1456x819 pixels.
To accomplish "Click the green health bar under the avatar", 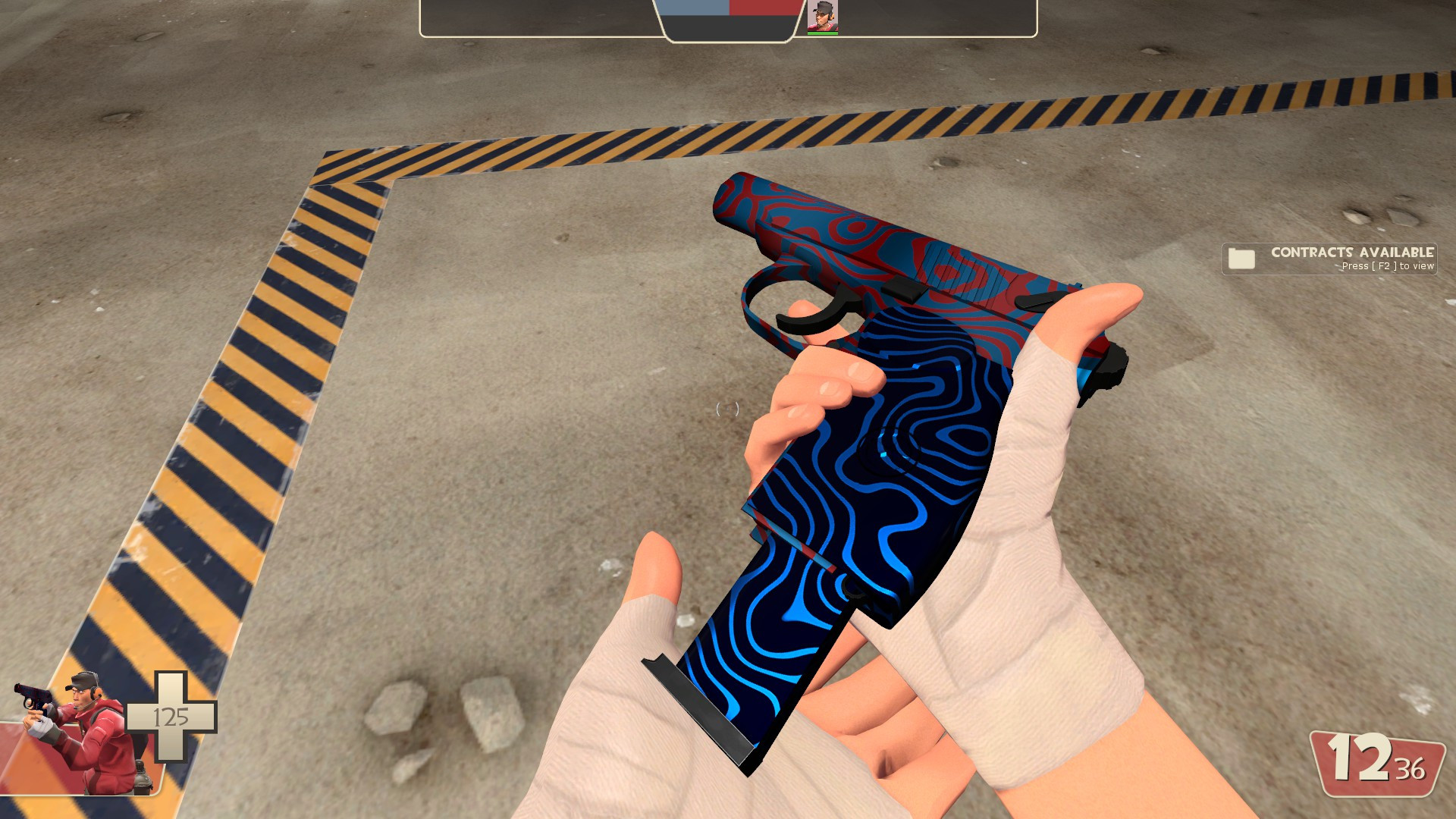I will (825, 33).
